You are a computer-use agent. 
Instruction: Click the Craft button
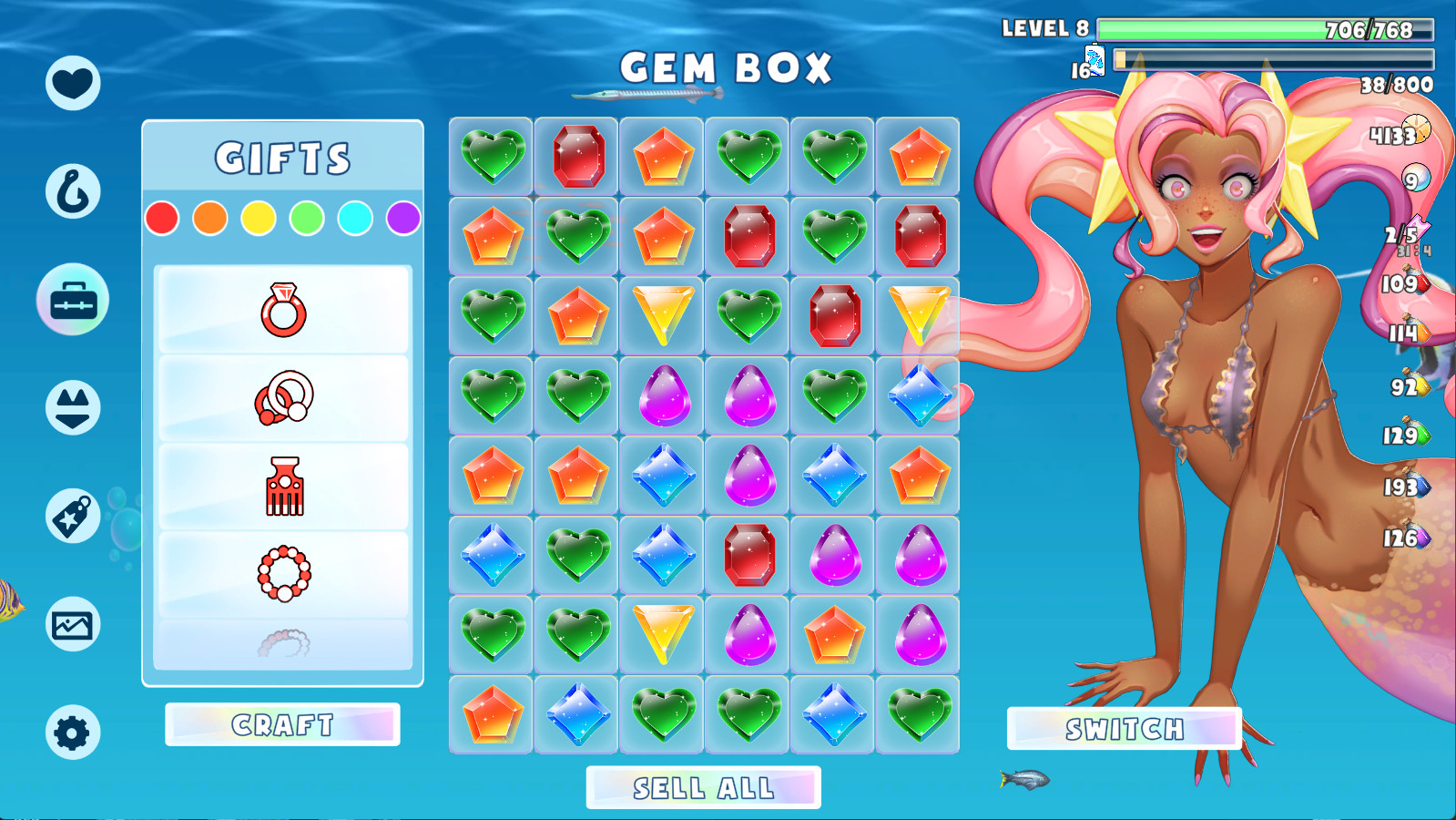pos(282,724)
